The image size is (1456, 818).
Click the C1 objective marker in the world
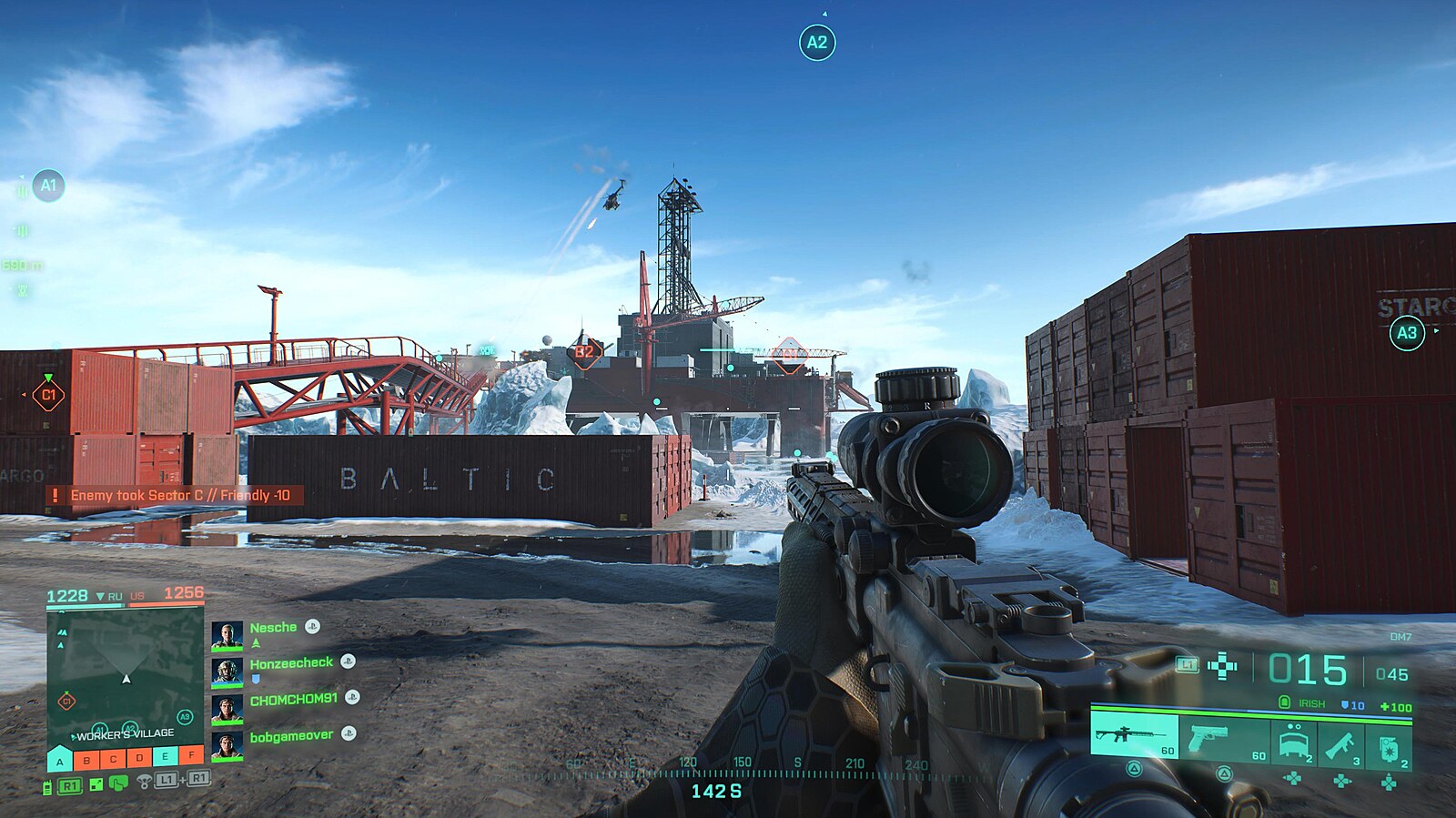pyautogui.click(x=48, y=395)
